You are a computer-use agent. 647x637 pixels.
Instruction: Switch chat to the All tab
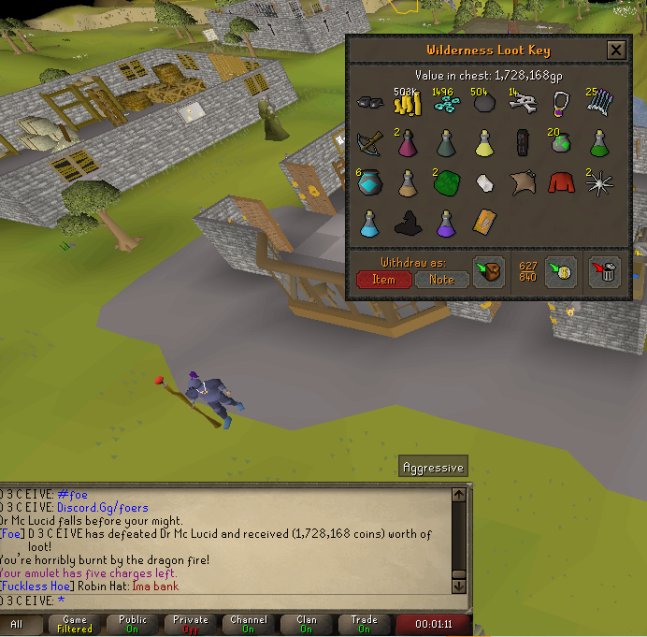tap(17, 625)
